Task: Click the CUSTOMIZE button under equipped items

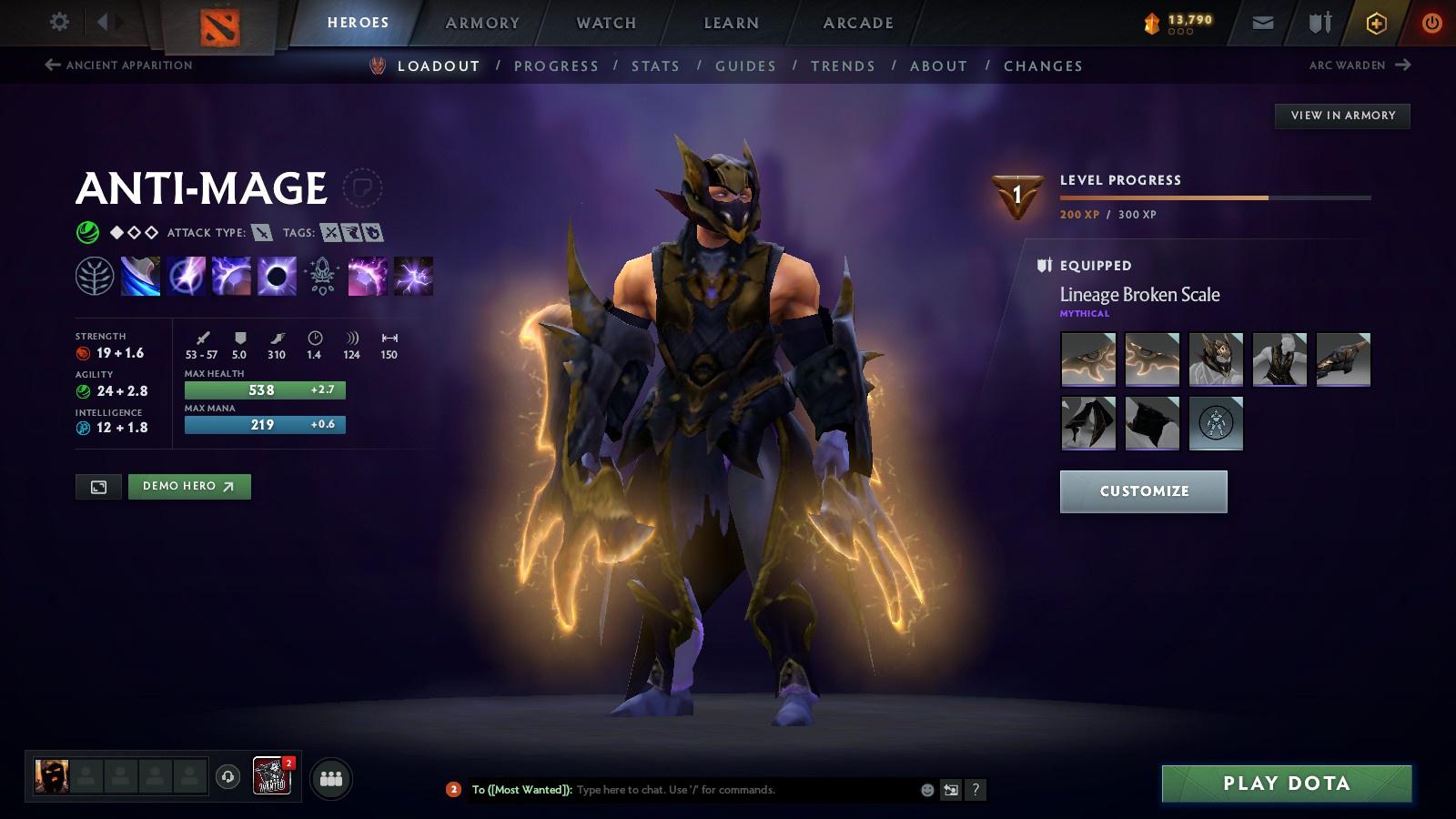Action: point(1144,491)
